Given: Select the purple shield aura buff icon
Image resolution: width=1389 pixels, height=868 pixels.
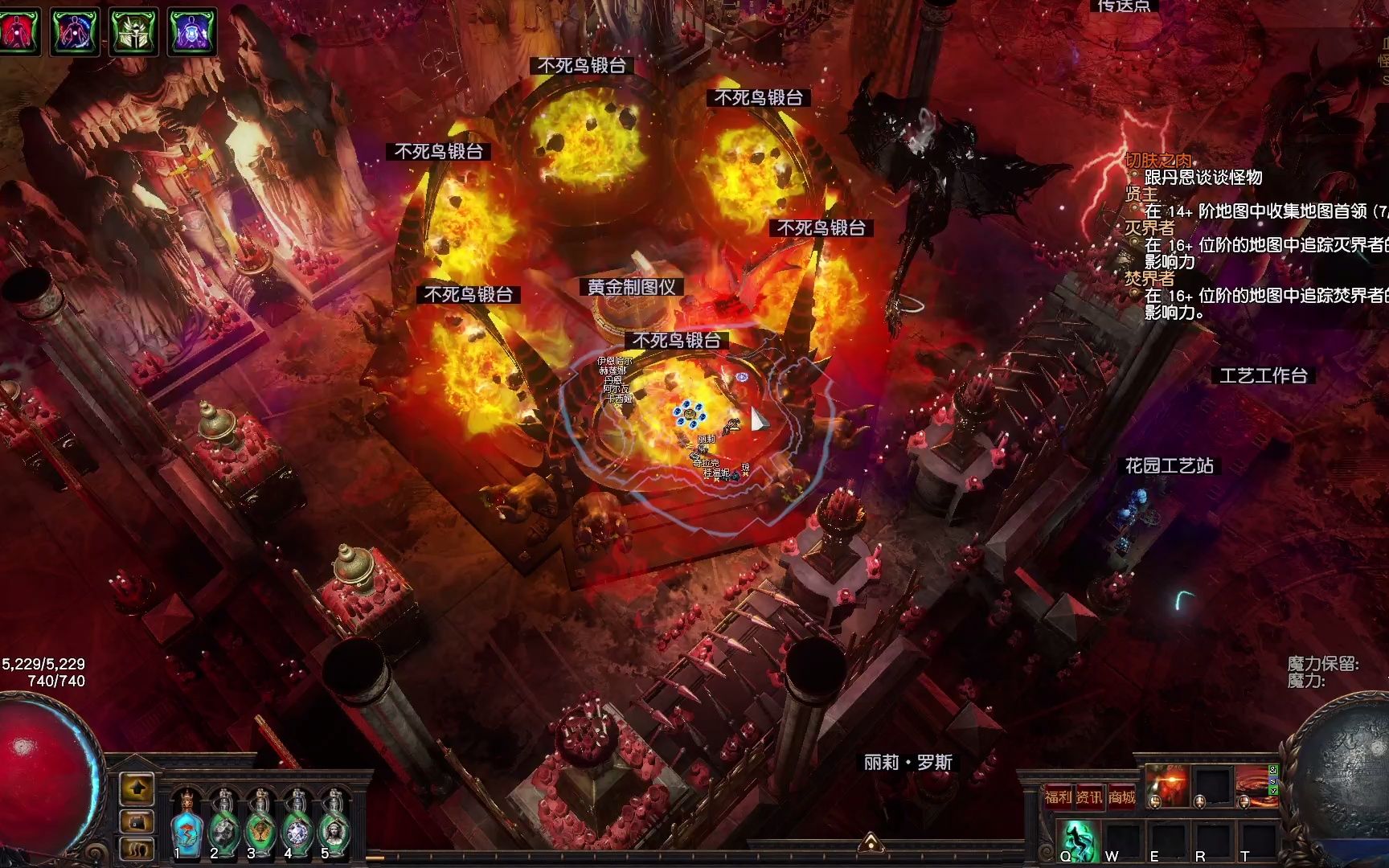Looking at the screenshot, I should point(192,31).
